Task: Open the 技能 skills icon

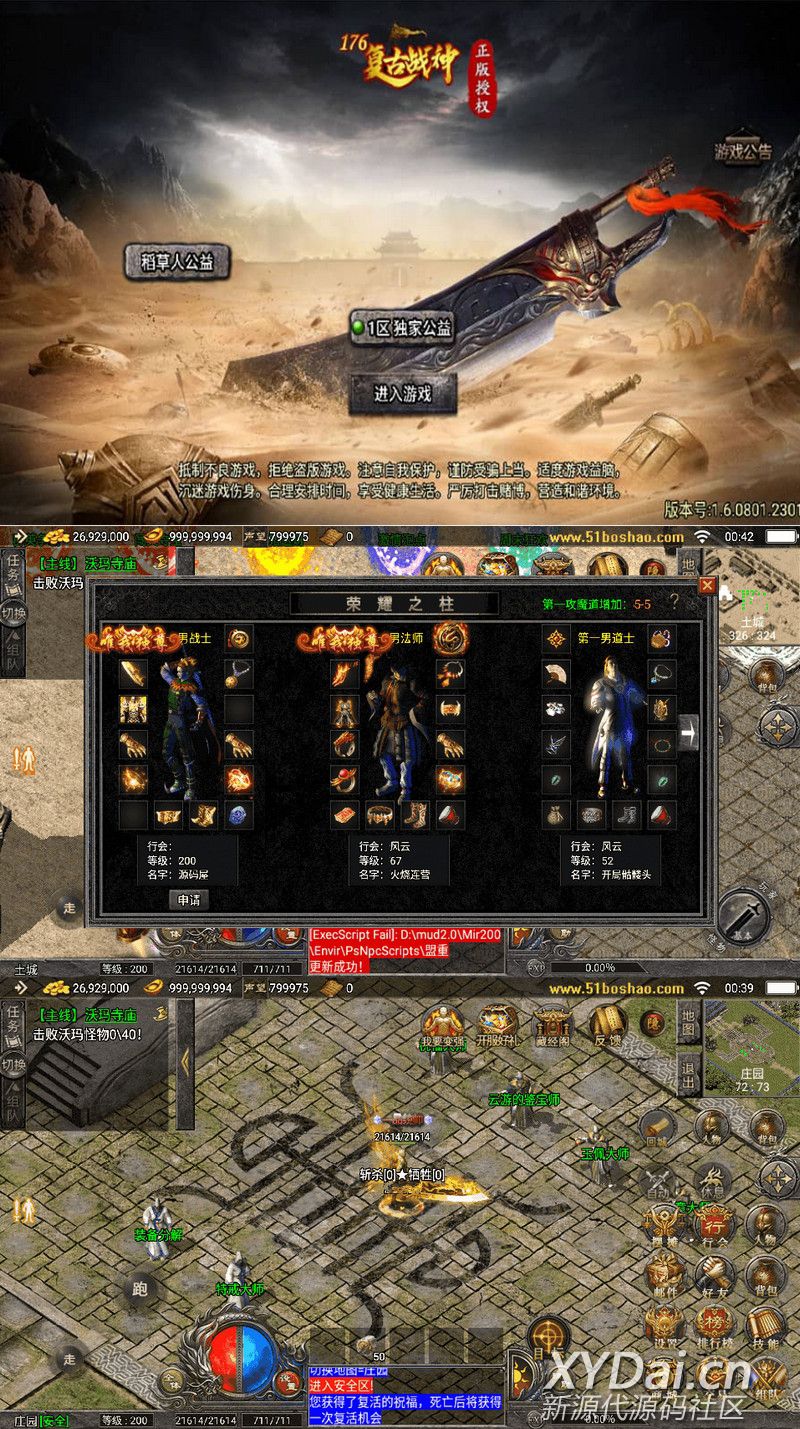Action: 765,1328
